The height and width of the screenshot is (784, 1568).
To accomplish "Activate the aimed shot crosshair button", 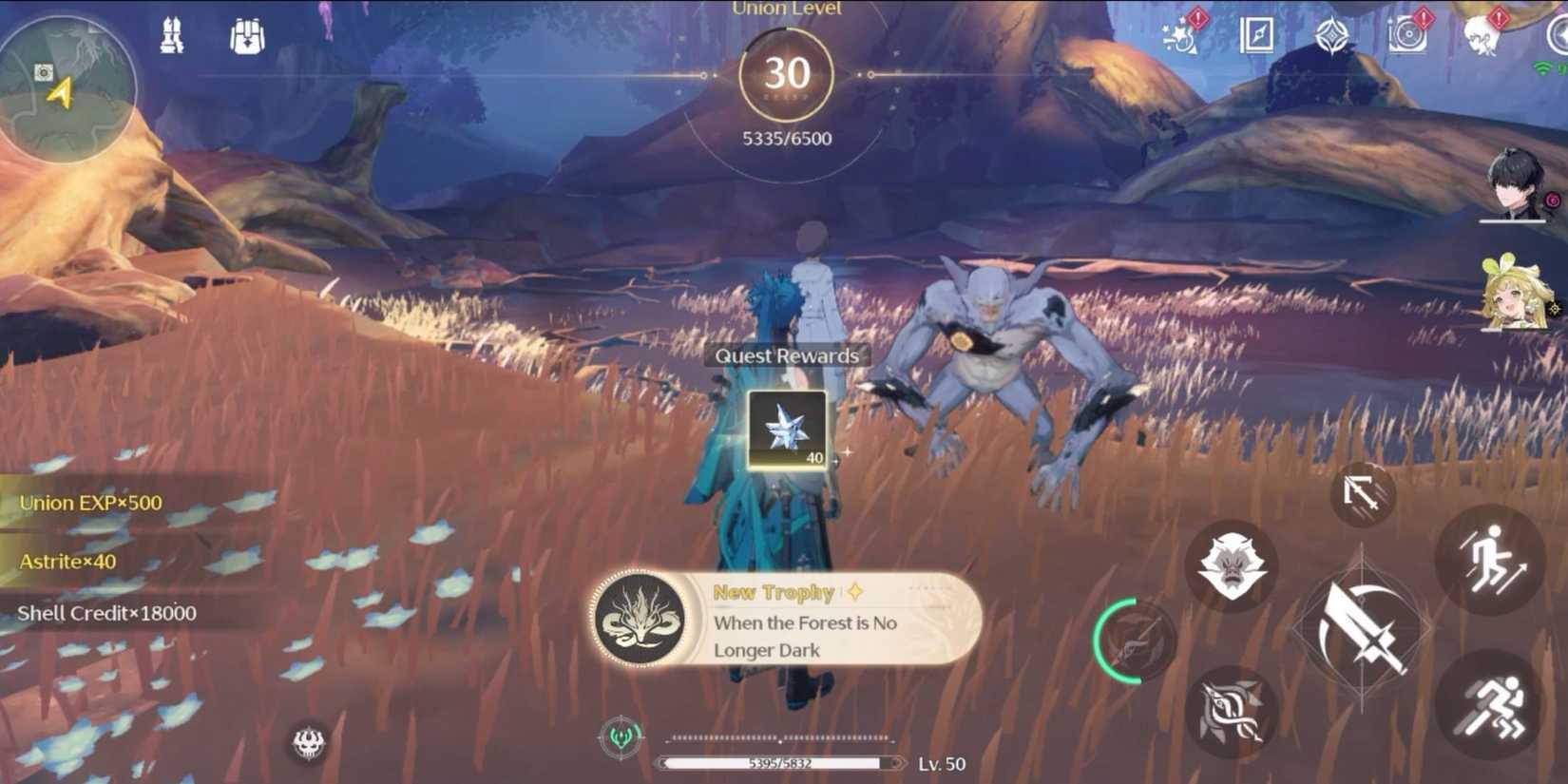I will pos(1366,494).
